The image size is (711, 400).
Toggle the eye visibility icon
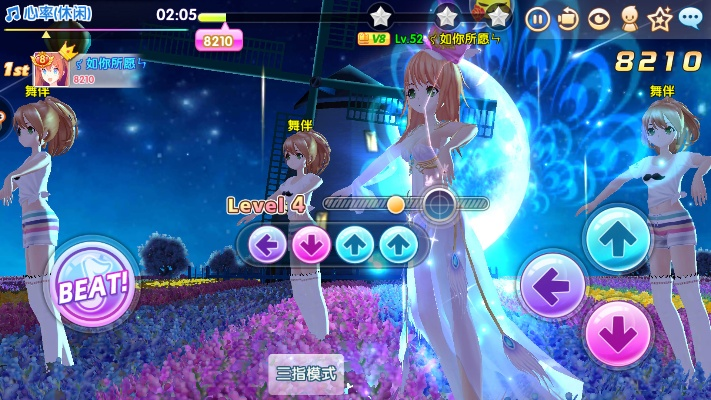click(x=599, y=18)
